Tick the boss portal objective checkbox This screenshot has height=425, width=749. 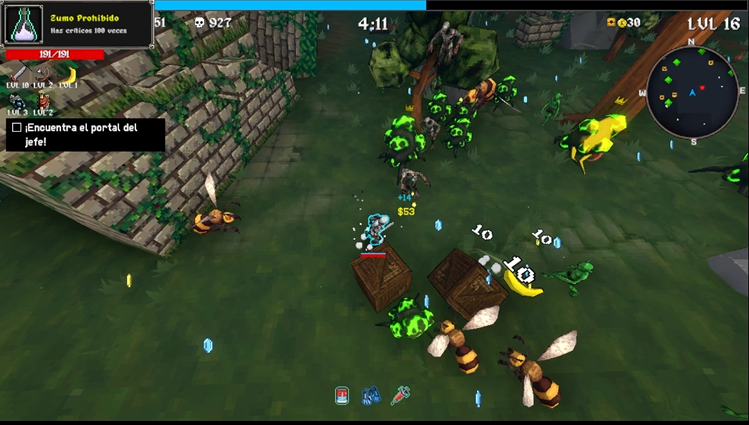click(x=16, y=128)
